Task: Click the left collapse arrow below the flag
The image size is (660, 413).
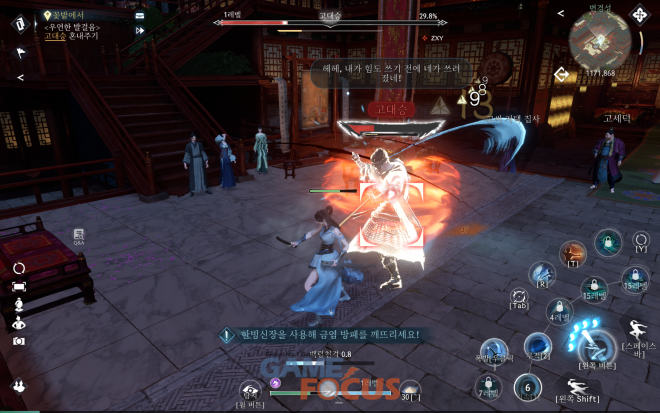Action: pyautogui.click(x=20, y=77)
